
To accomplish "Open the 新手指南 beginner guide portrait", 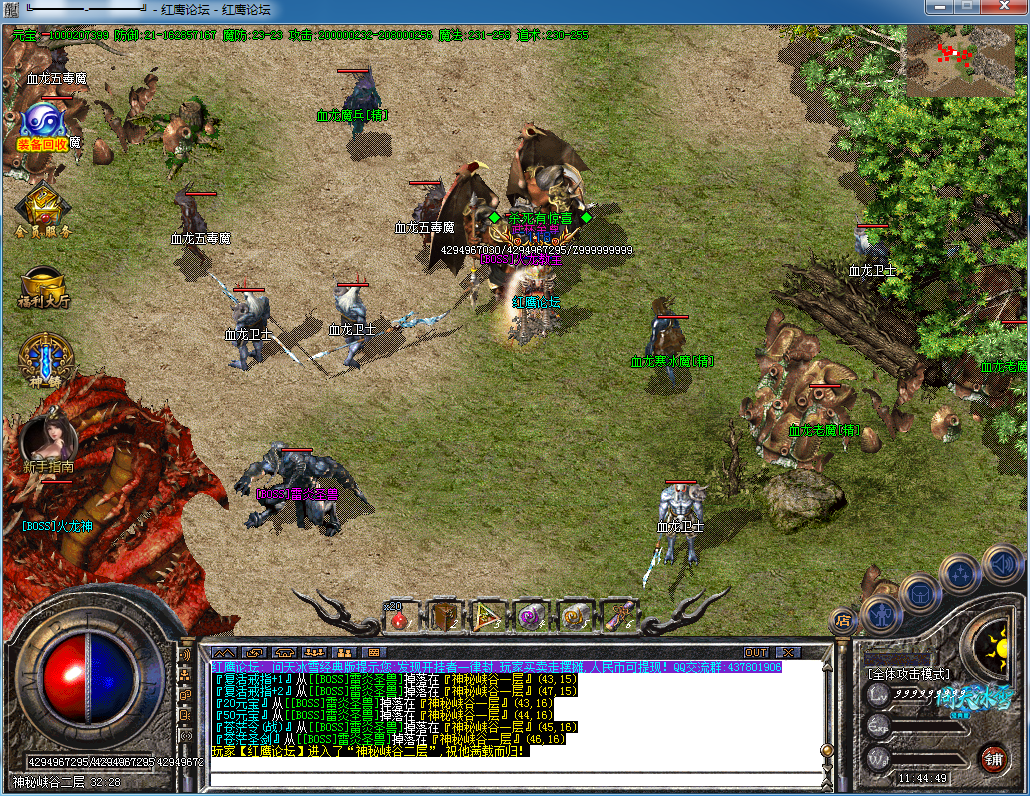I will point(46,437).
